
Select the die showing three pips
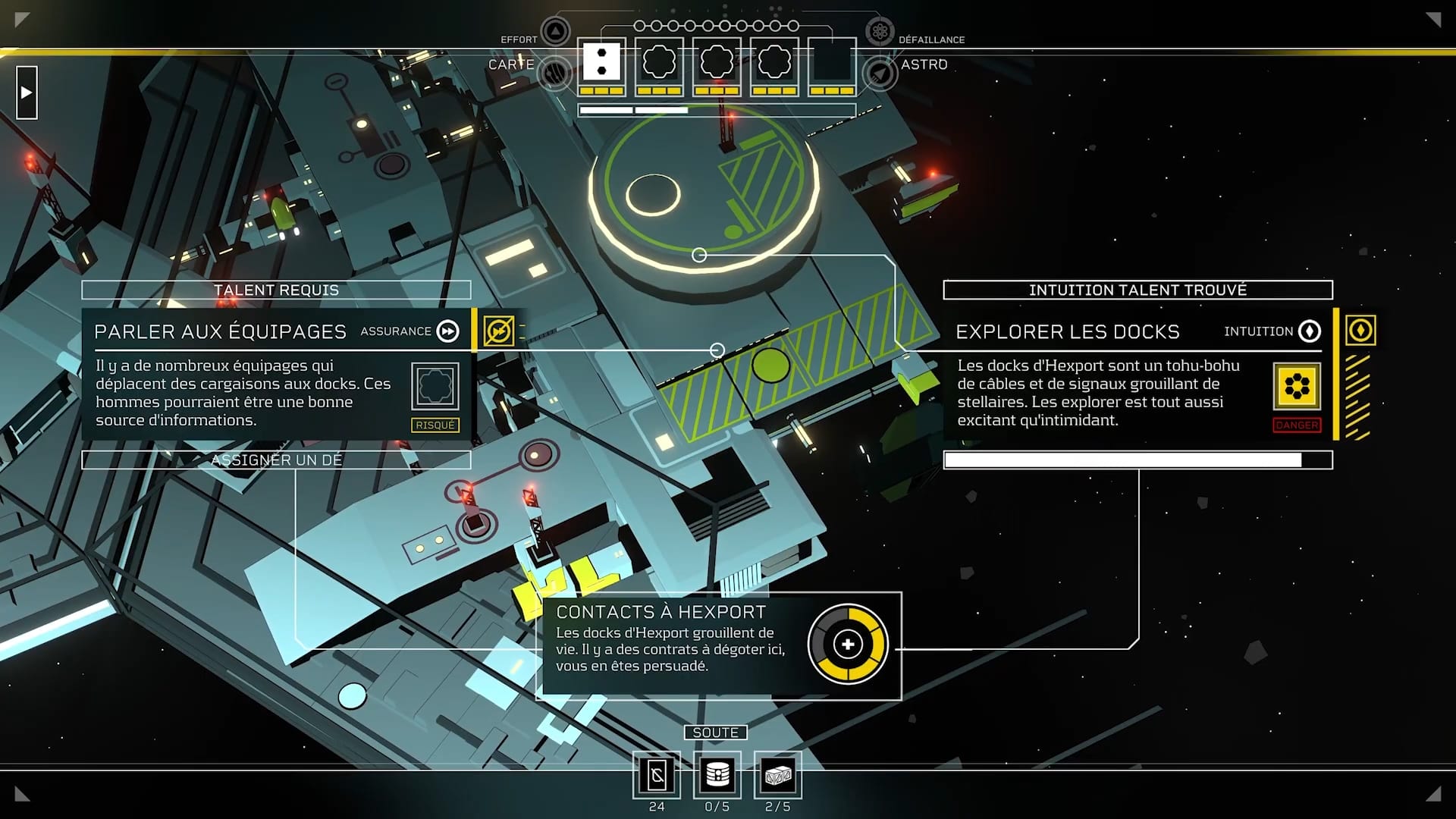pyautogui.click(x=601, y=63)
